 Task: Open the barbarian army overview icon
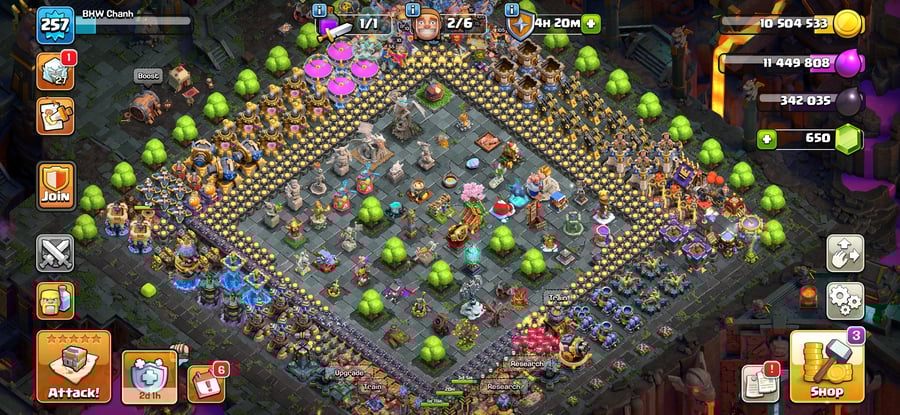(55, 300)
